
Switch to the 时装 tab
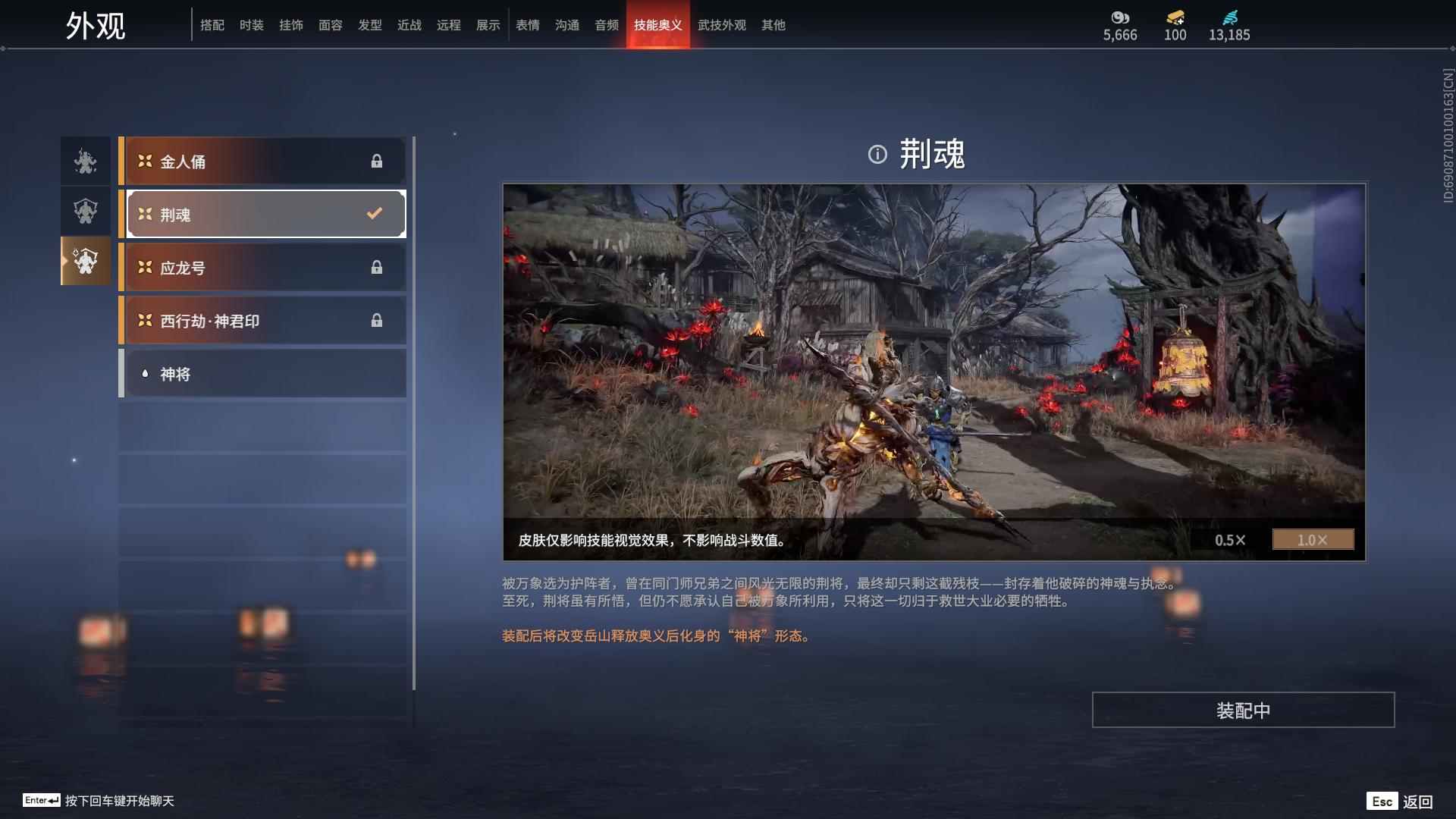252,25
